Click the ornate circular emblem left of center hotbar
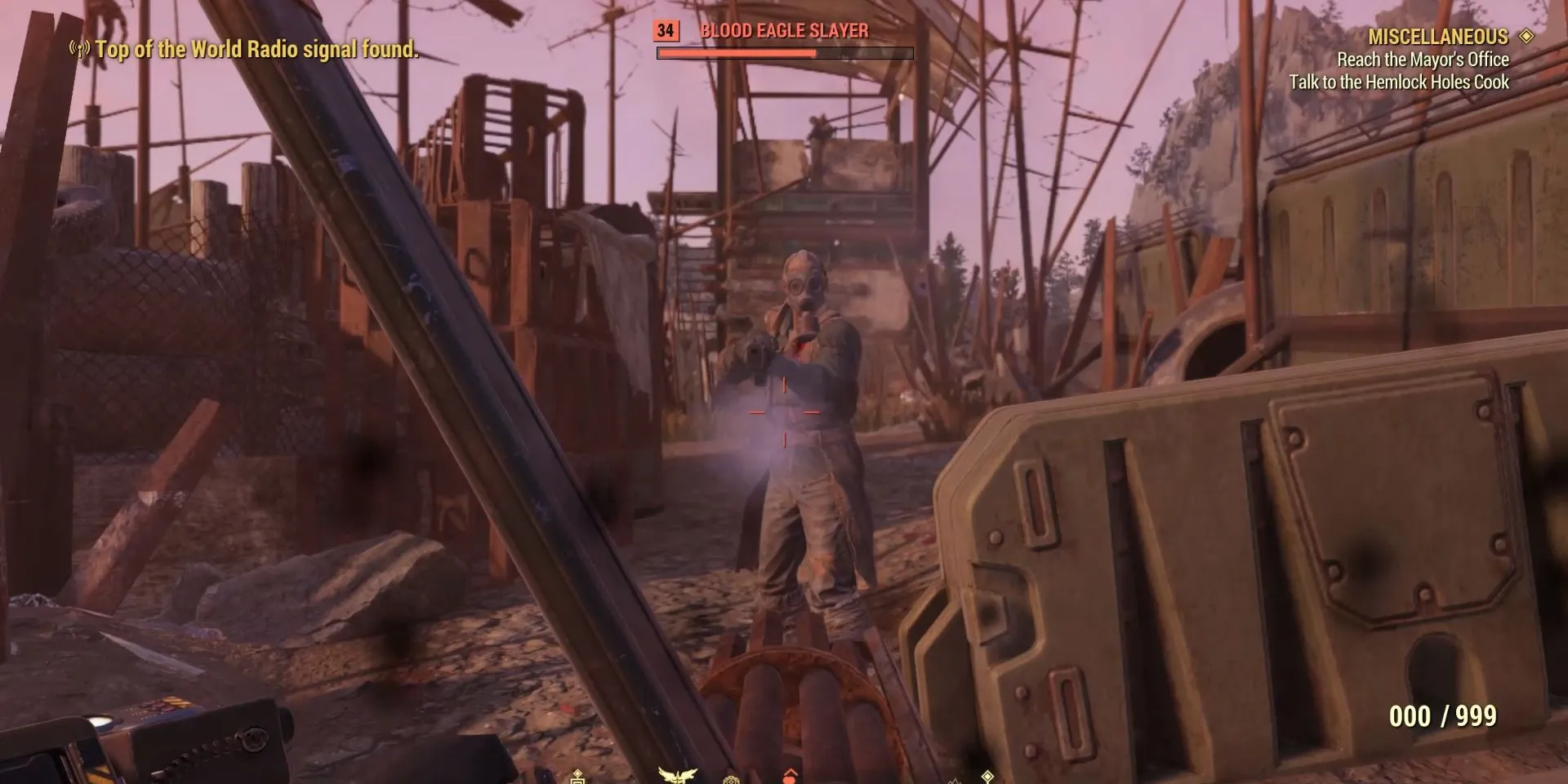1568x784 pixels. [733, 777]
